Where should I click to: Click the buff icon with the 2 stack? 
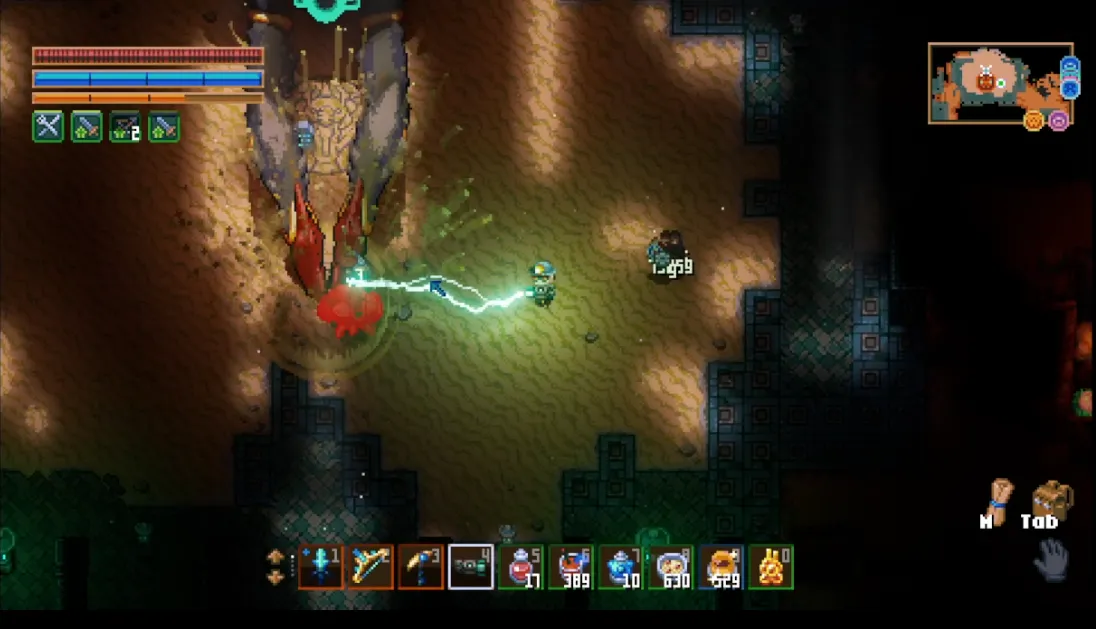(x=125, y=127)
